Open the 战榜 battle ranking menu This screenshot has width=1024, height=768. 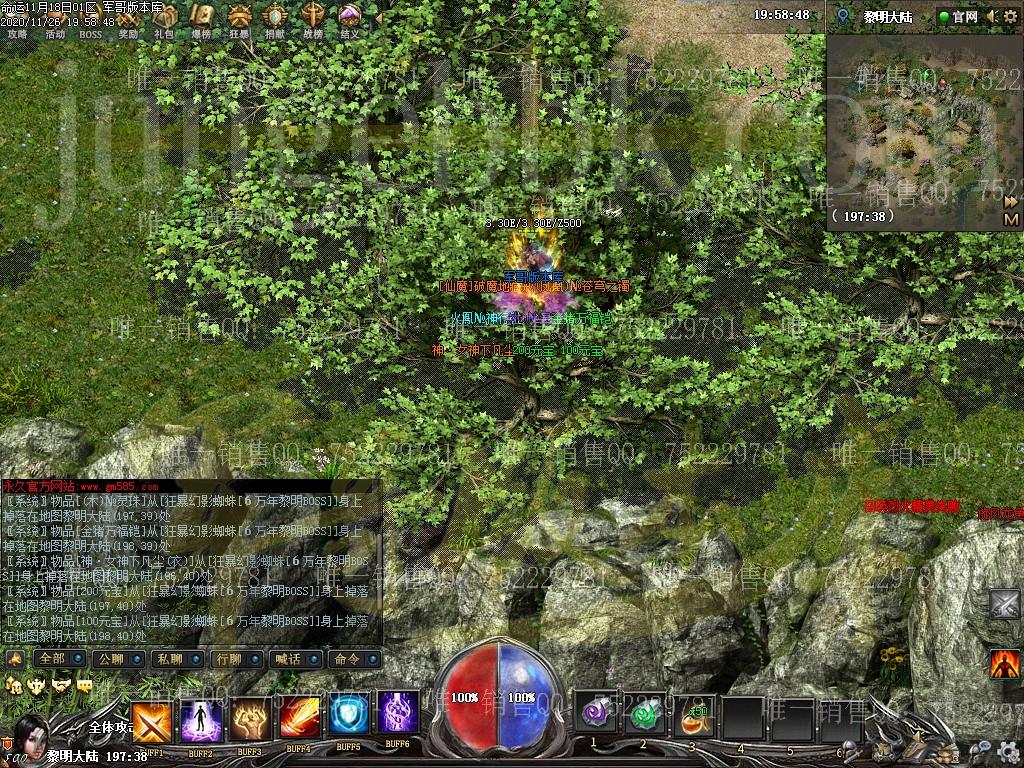pyautogui.click(x=313, y=18)
